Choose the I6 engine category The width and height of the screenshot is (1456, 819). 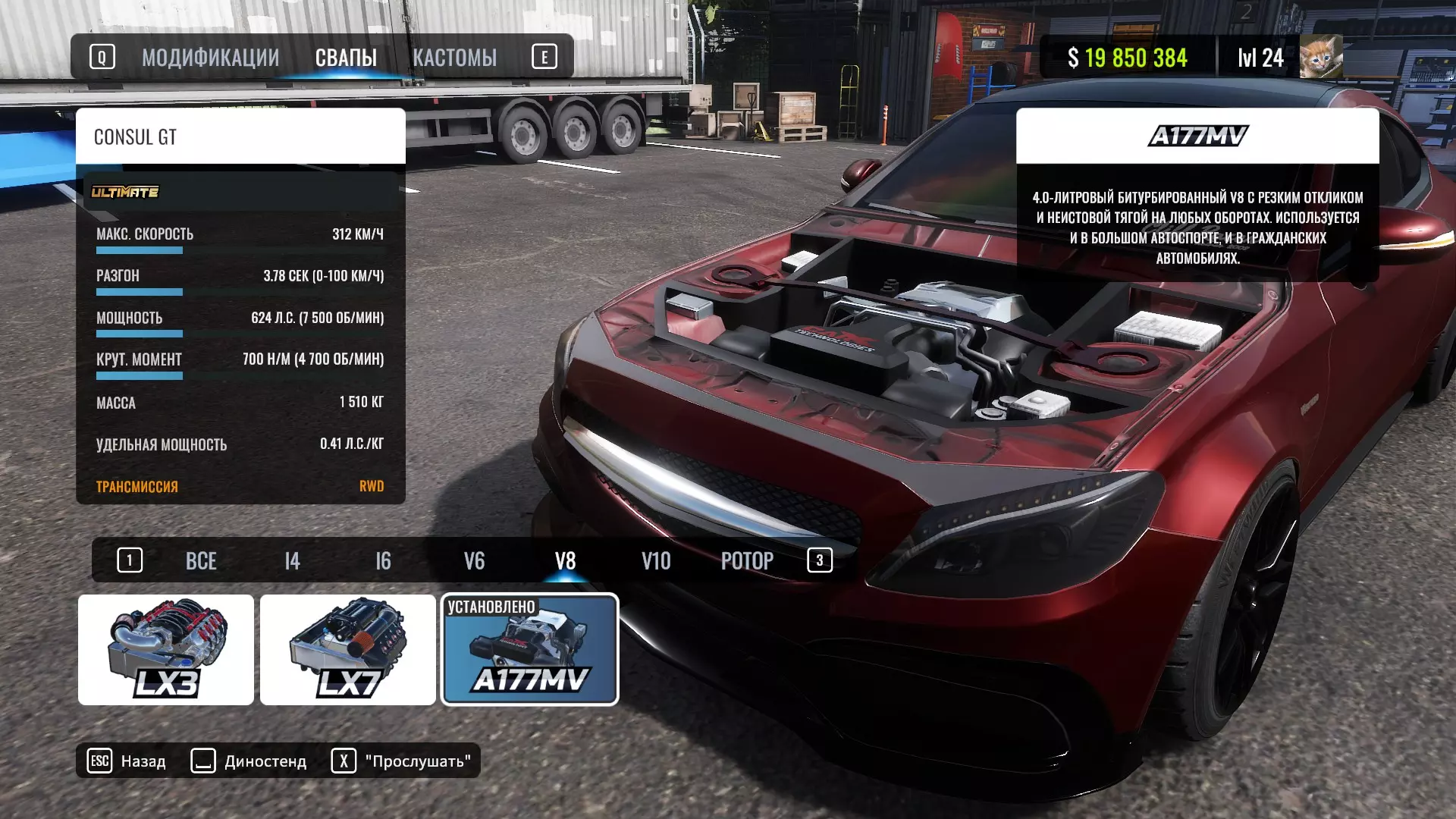click(383, 561)
